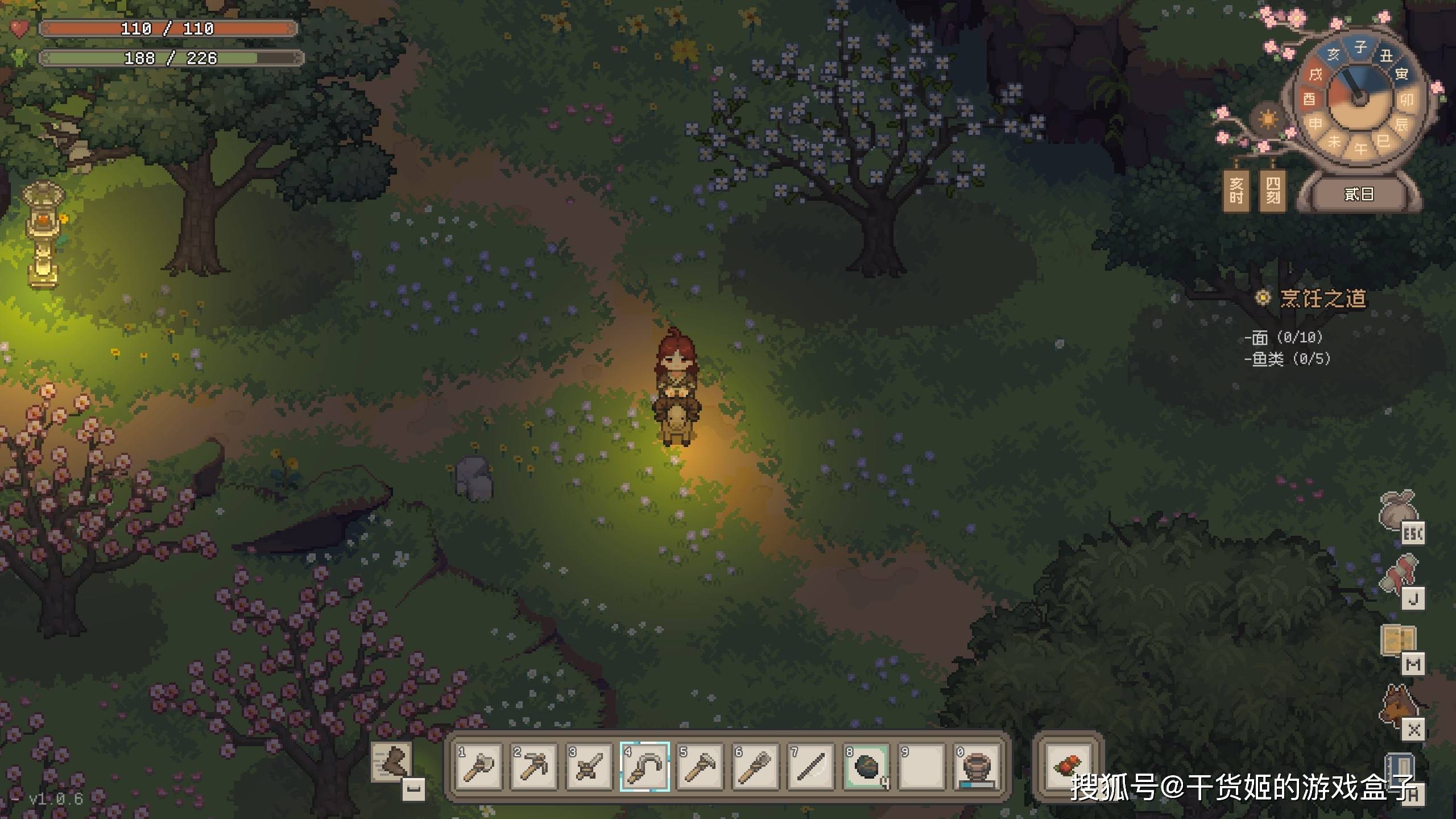Equip the fishing rod in slot 7
The height and width of the screenshot is (819, 1456).
click(811, 766)
